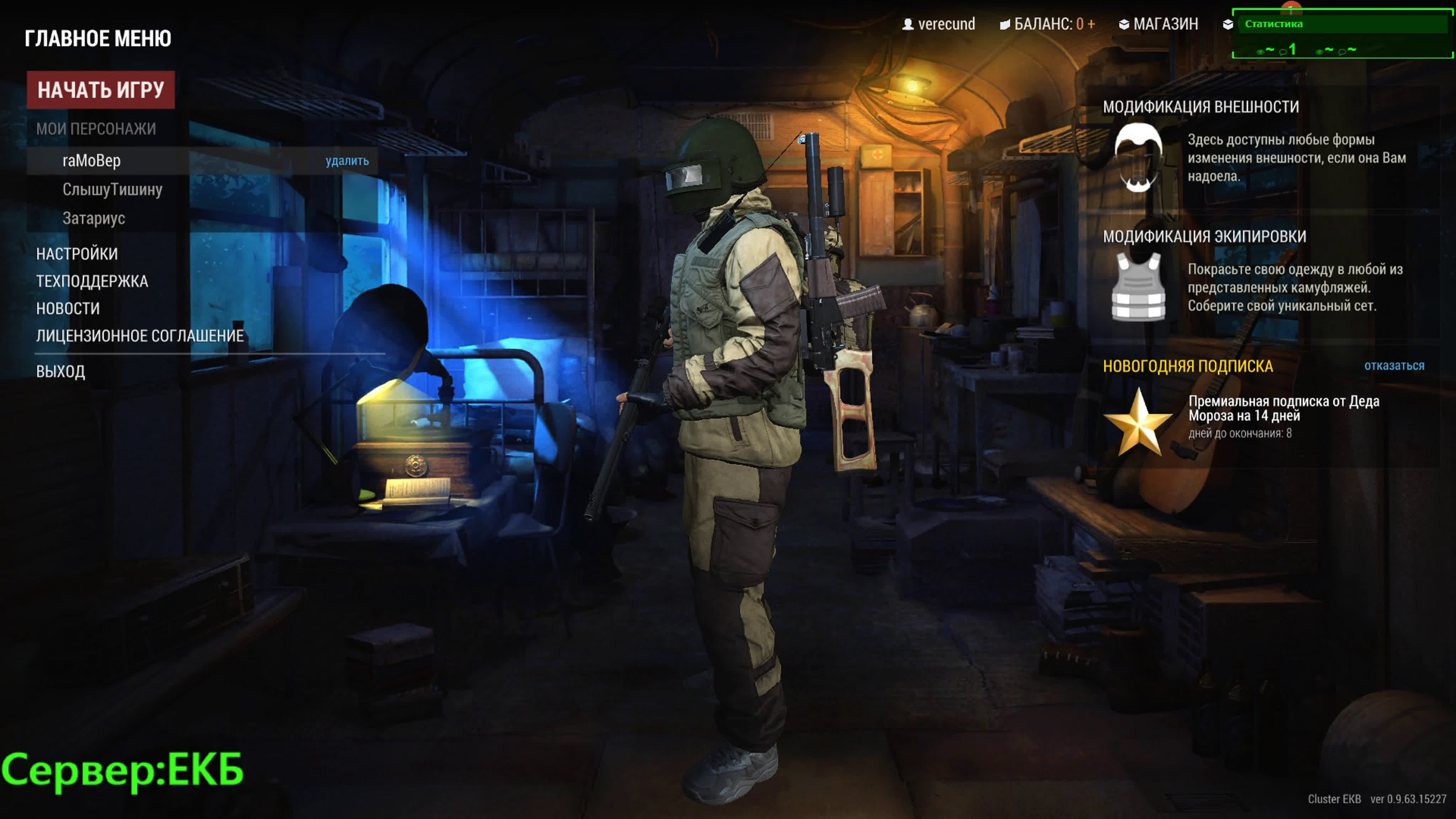Open ТЕХПОДДЕРЖКА support page

[x=92, y=282]
